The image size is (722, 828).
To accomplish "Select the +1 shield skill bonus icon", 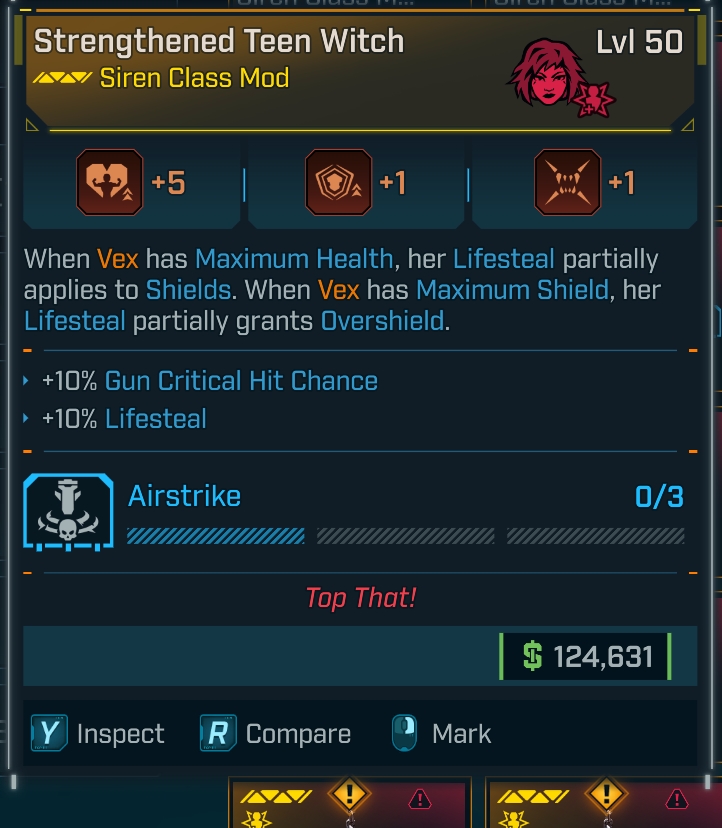I will [x=338, y=183].
